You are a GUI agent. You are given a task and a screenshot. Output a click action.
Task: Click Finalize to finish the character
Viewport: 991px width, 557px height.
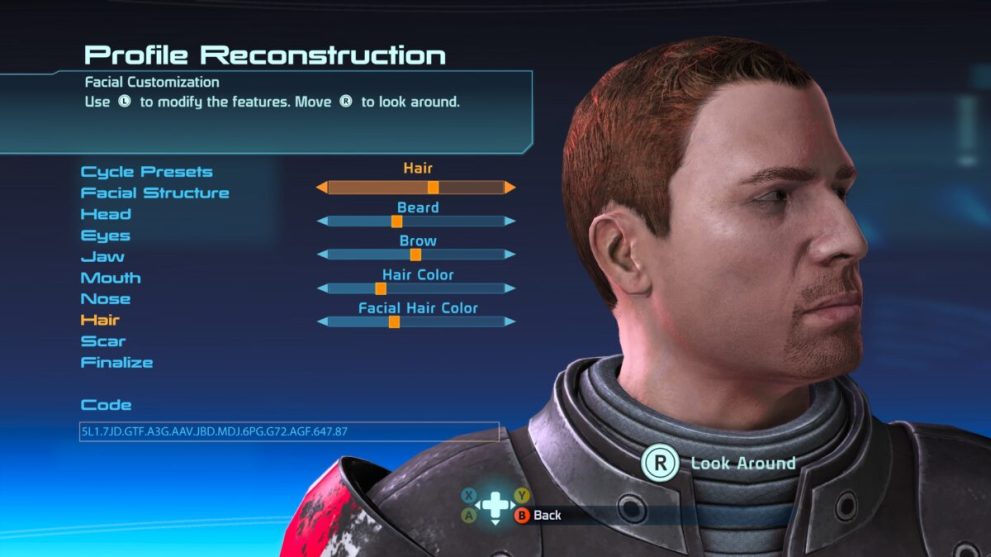(117, 362)
